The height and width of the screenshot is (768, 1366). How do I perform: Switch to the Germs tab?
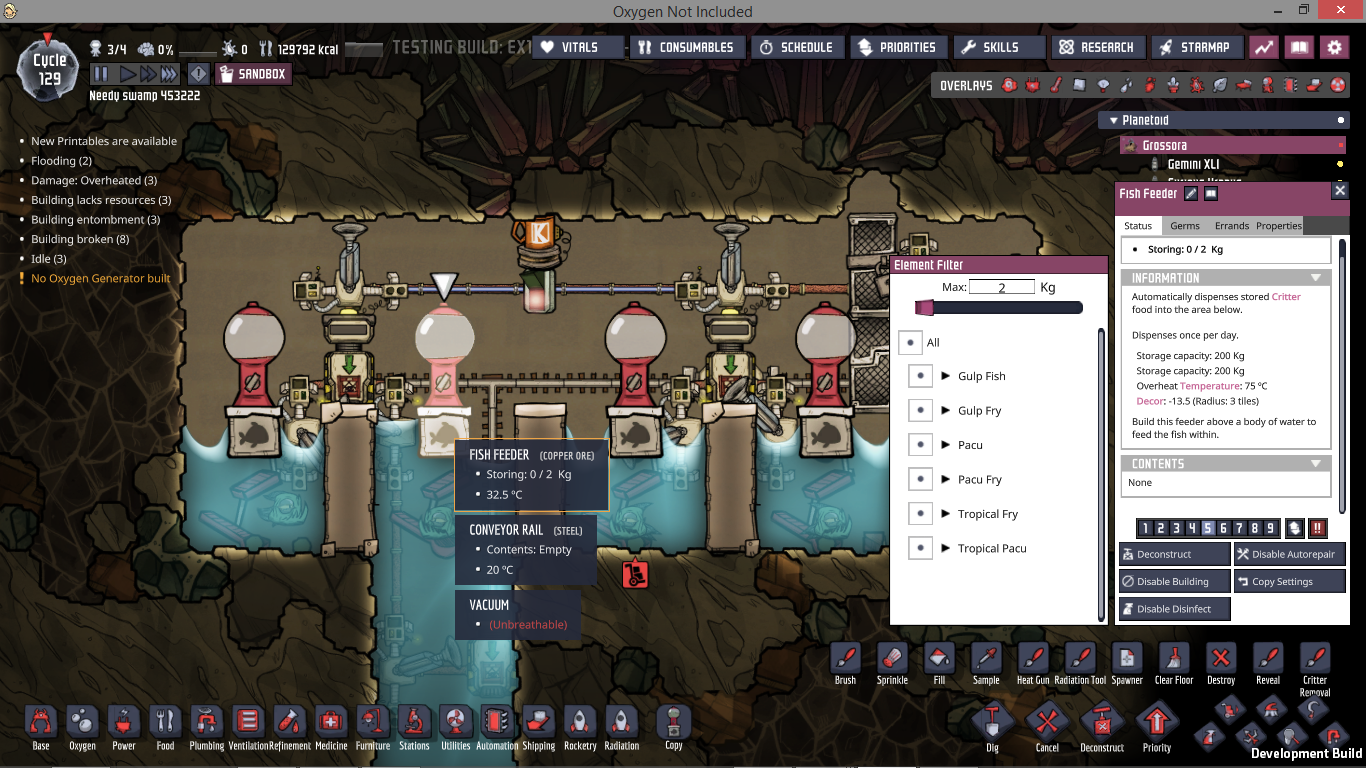tap(1185, 226)
